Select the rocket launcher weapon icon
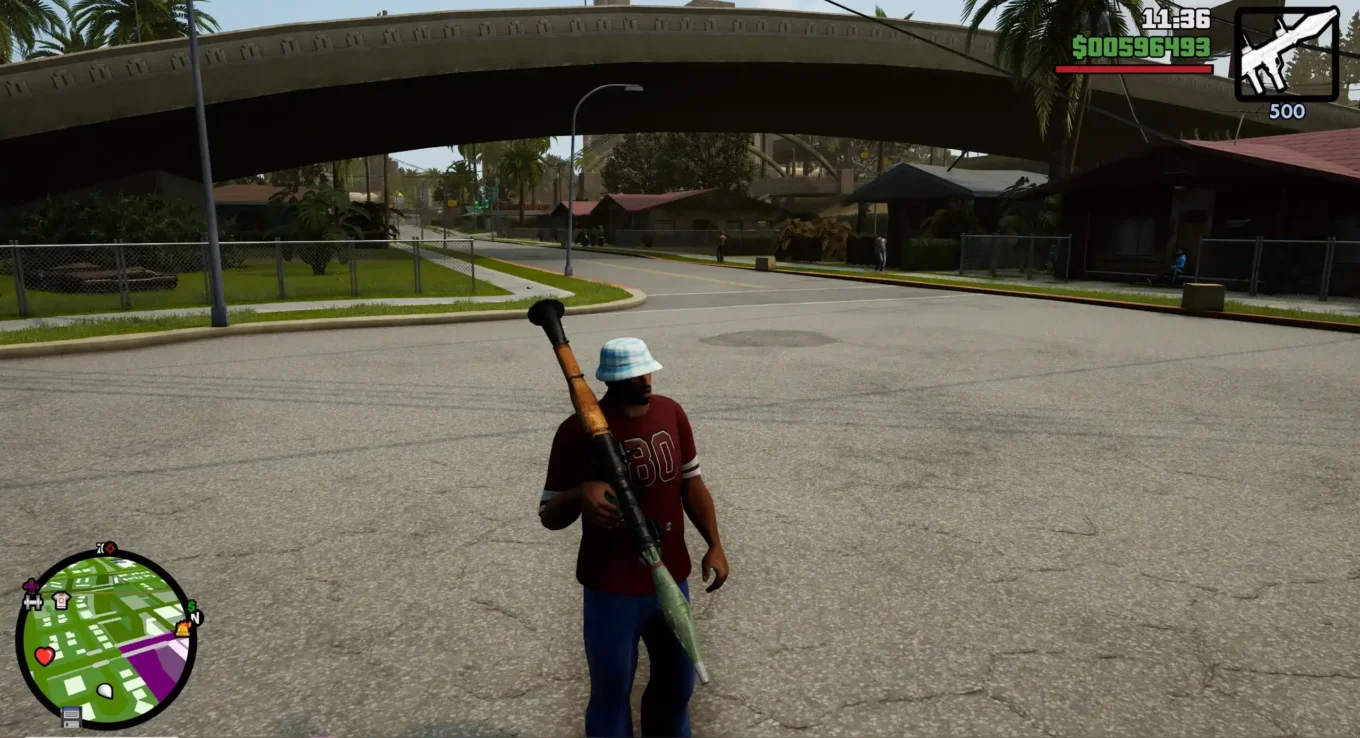Image resolution: width=1360 pixels, height=738 pixels. click(x=1286, y=53)
